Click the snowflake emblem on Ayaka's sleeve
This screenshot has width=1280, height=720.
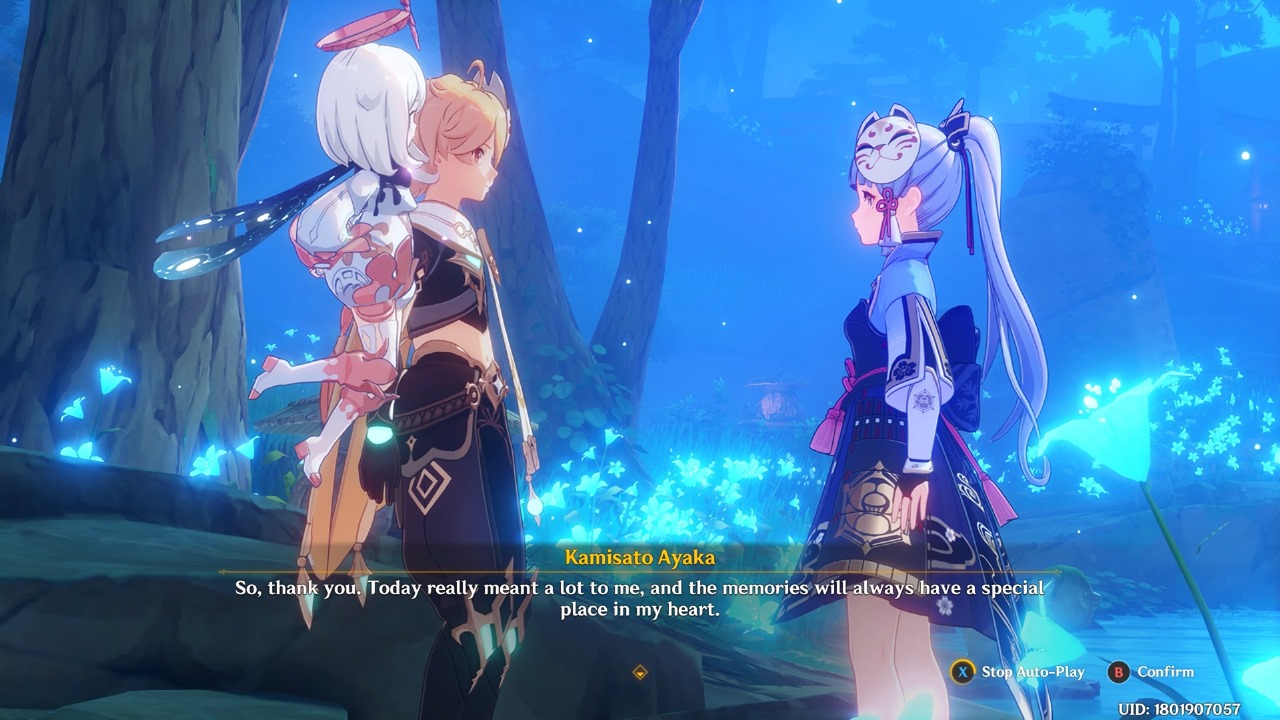(x=924, y=399)
